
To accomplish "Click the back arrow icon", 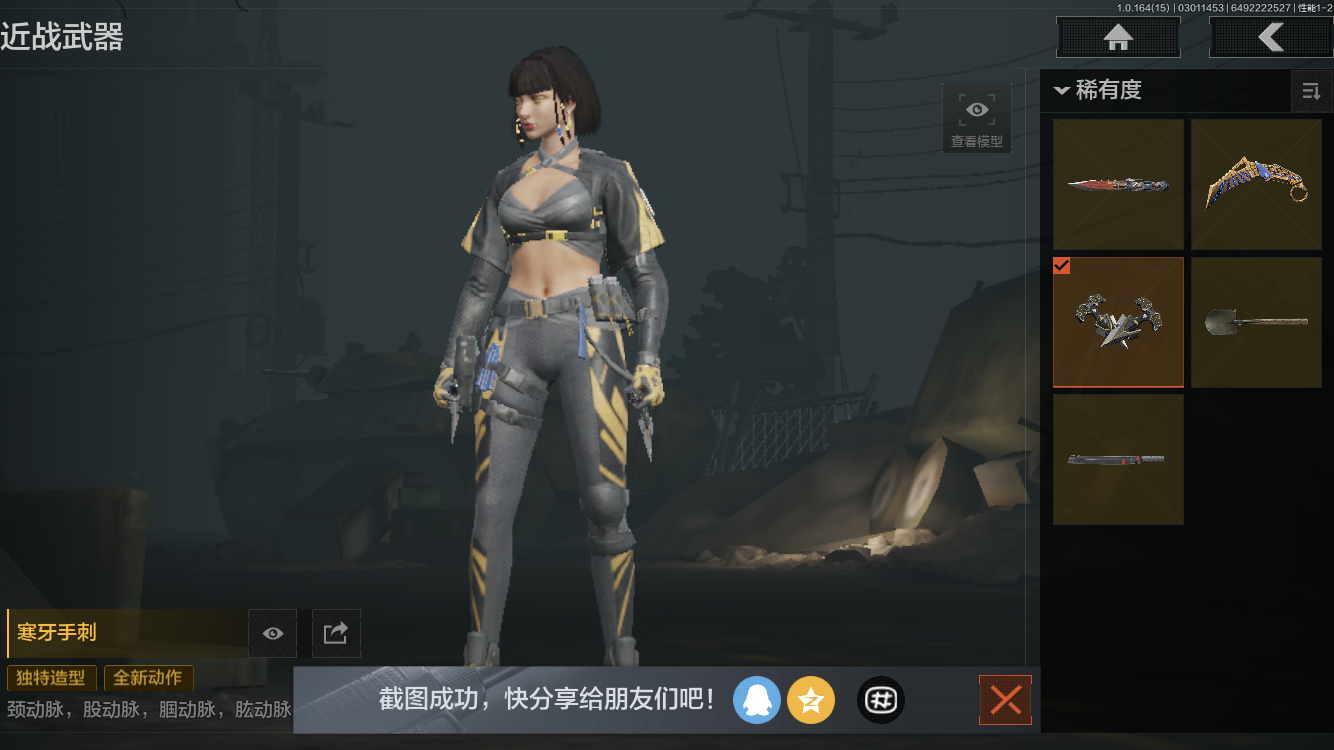I will 1272,37.
